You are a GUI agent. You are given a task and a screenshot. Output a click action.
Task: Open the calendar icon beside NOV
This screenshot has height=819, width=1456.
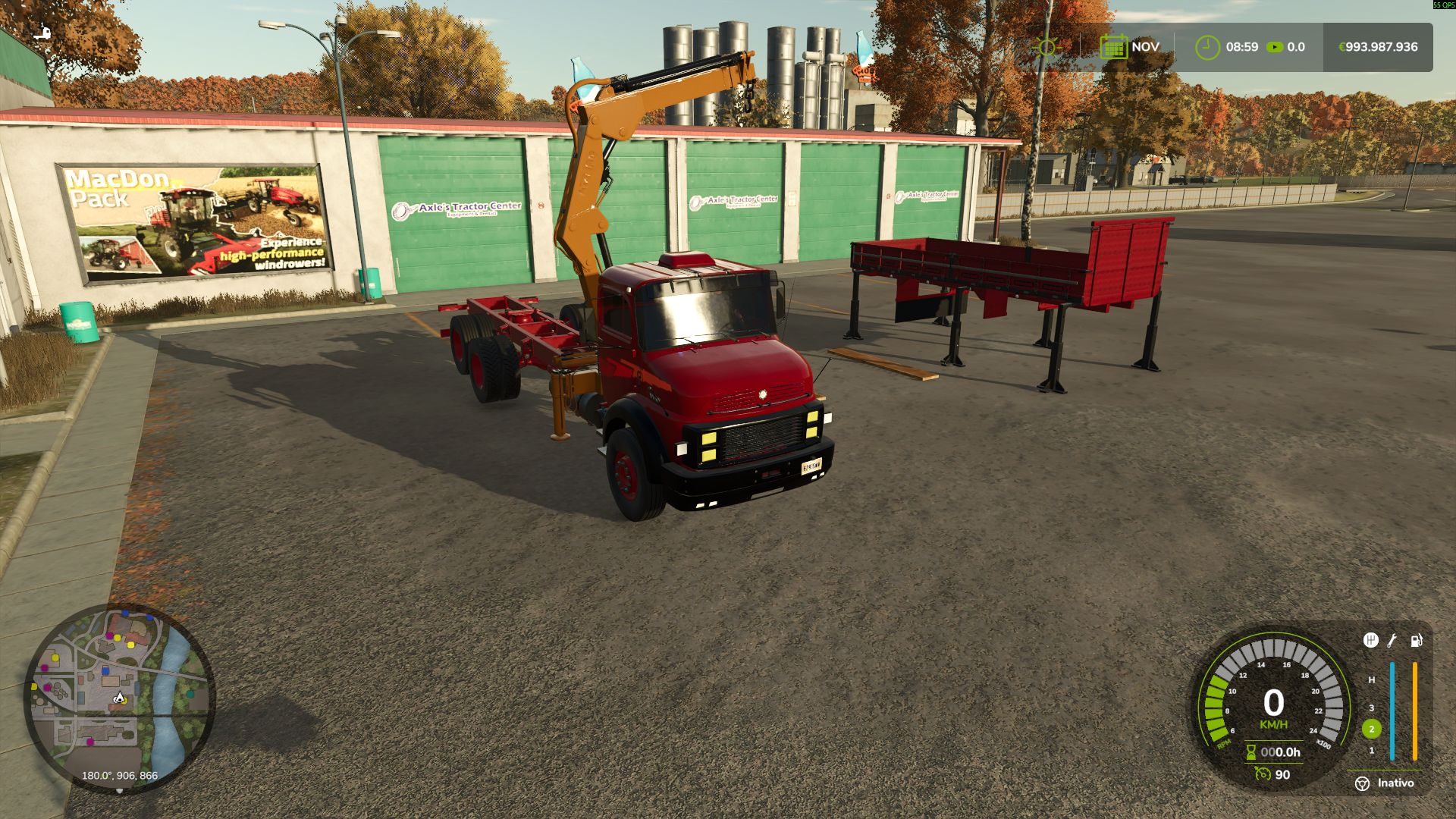(1113, 46)
